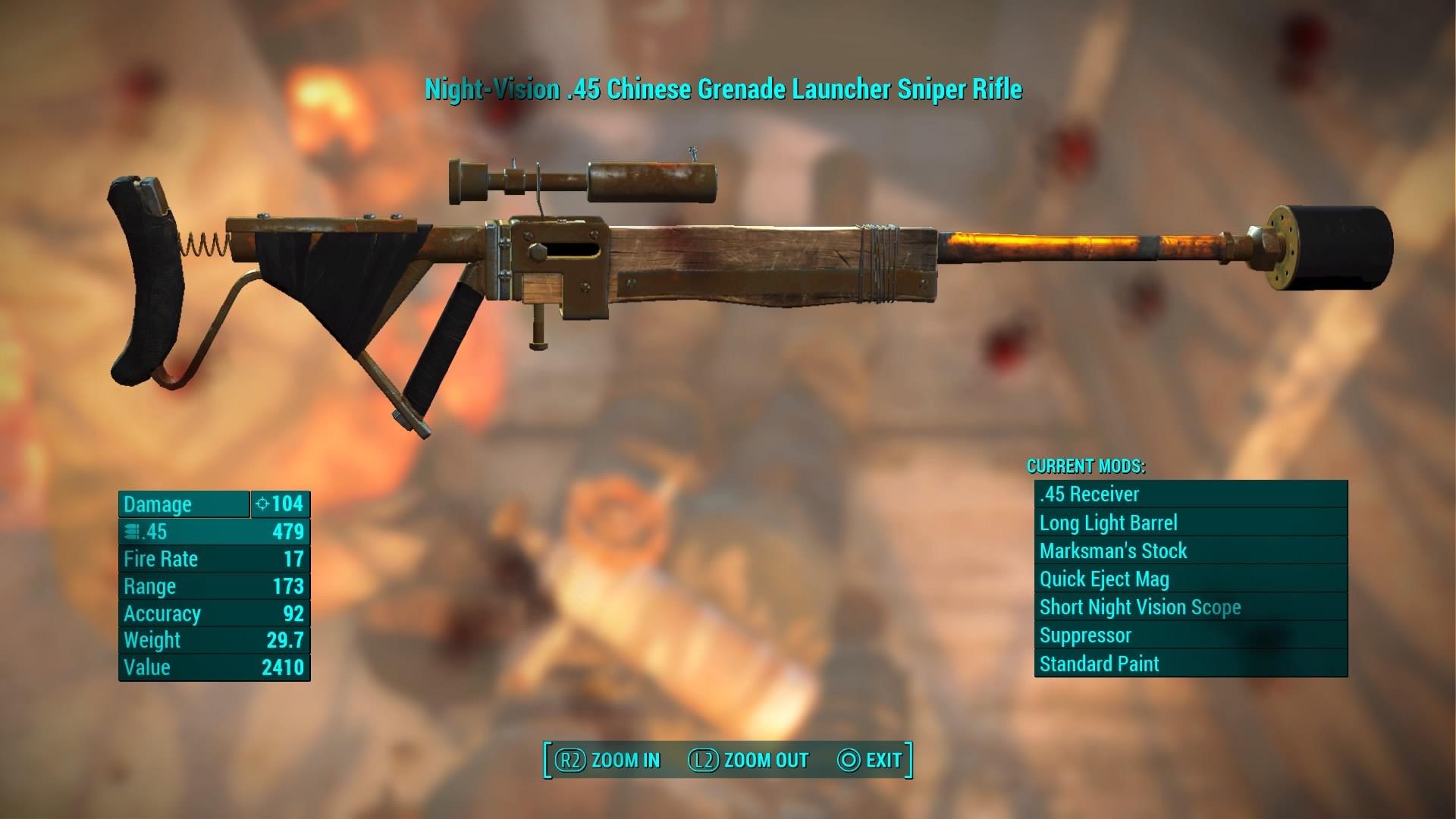Select the Standard Paint entry
Image resolution: width=1456 pixels, height=819 pixels.
point(1191,664)
